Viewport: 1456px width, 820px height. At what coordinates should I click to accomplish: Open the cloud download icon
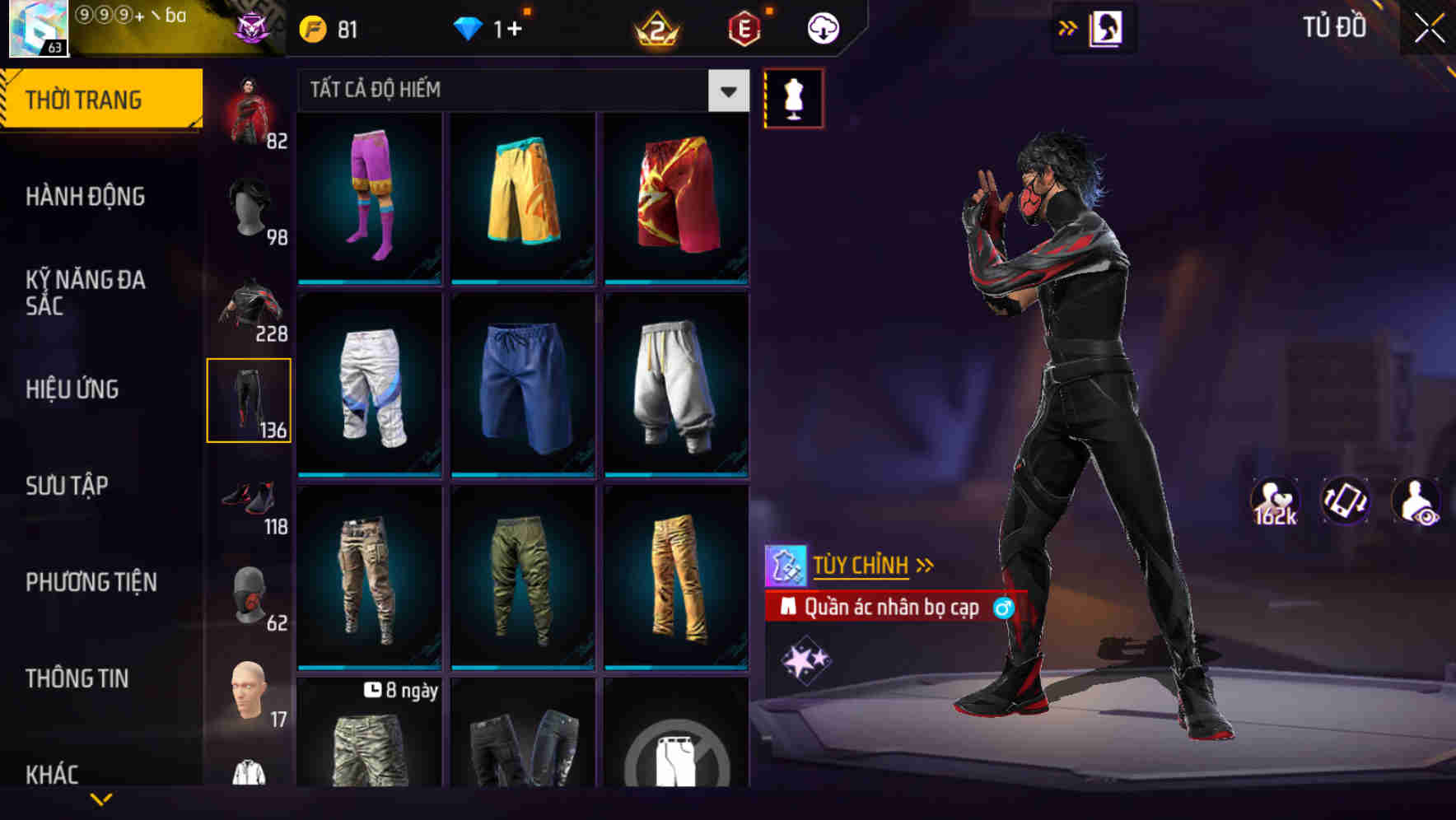pyautogui.click(x=823, y=27)
